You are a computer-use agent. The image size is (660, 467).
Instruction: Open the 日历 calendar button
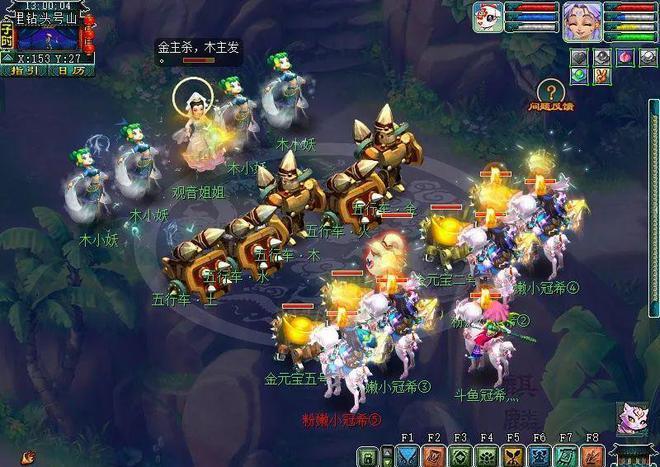click(70, 71)
